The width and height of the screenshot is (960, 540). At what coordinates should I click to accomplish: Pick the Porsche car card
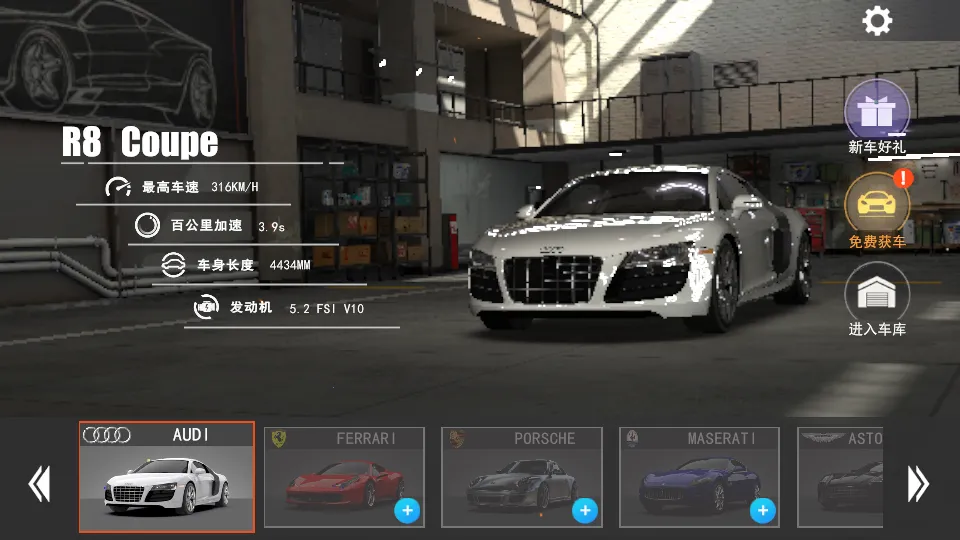point(521,477)
